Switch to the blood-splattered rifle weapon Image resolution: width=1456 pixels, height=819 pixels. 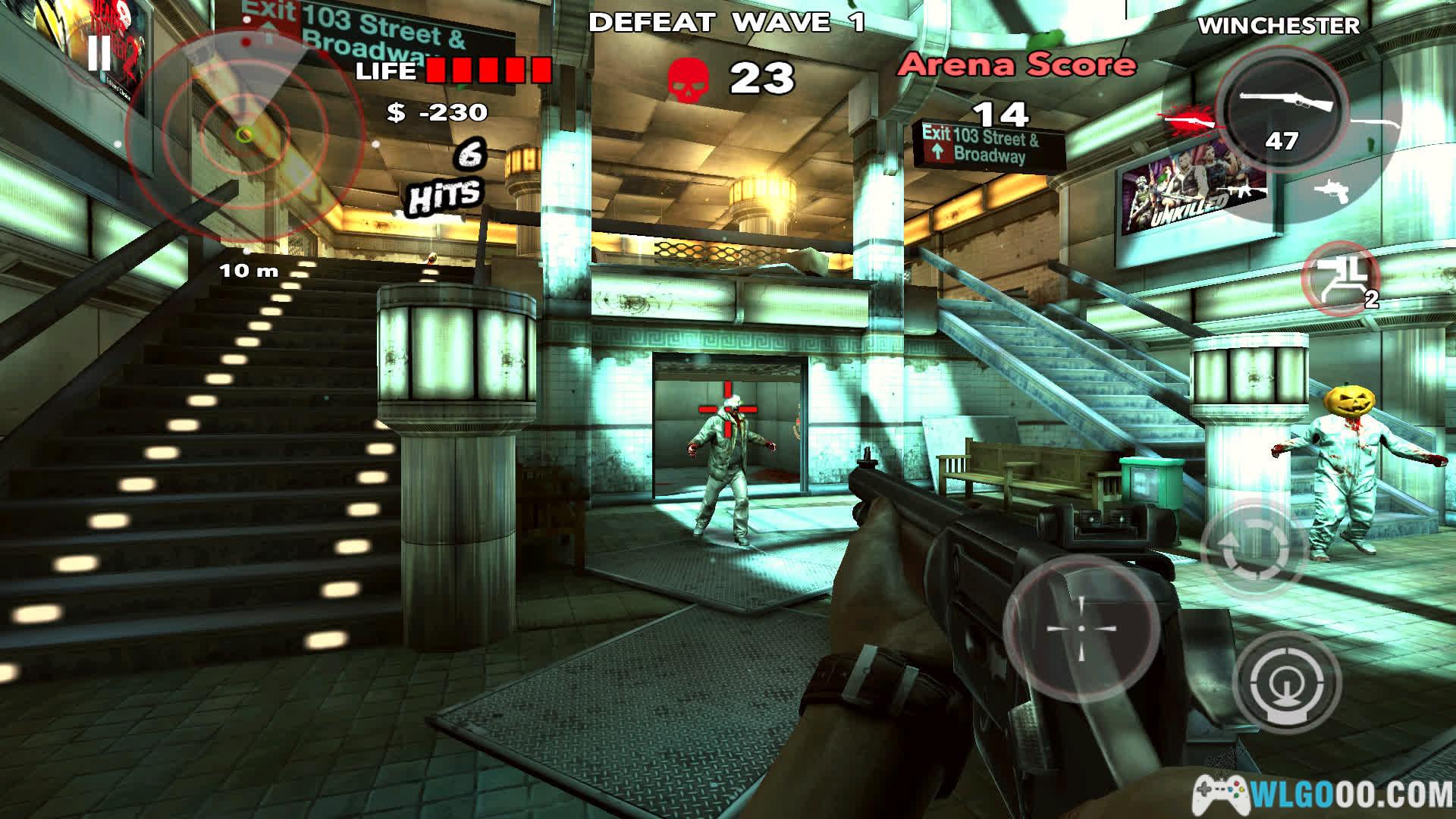coord(1188,120)
